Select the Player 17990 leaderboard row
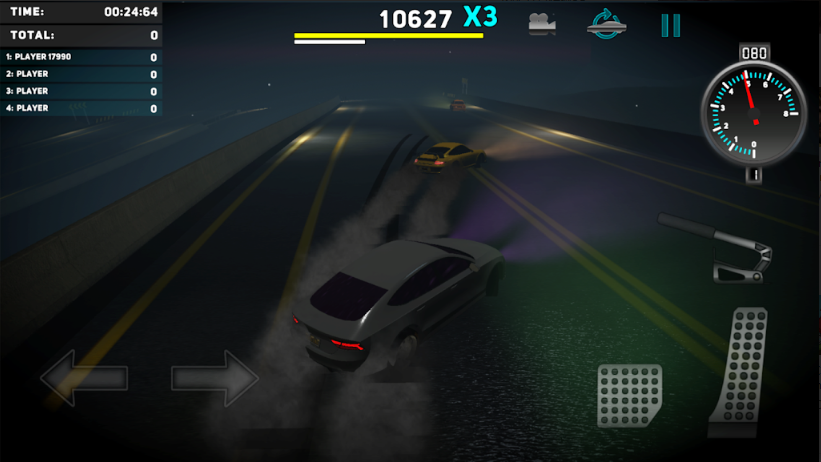The height and width of the screenshot is (462, 821). tap(81, 57)
